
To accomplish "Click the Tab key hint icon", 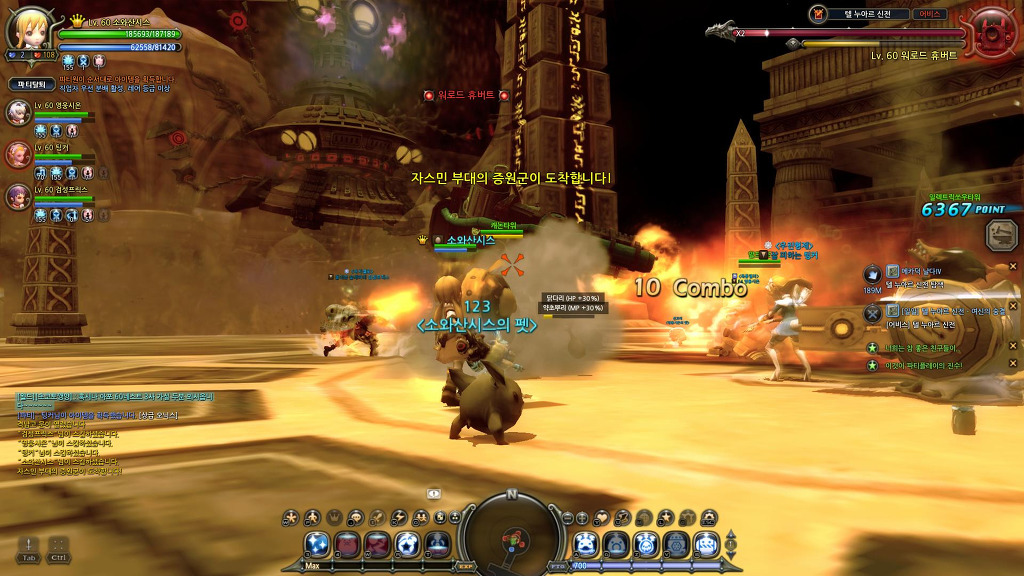I will pyautogui.click(x=28, y=547).
